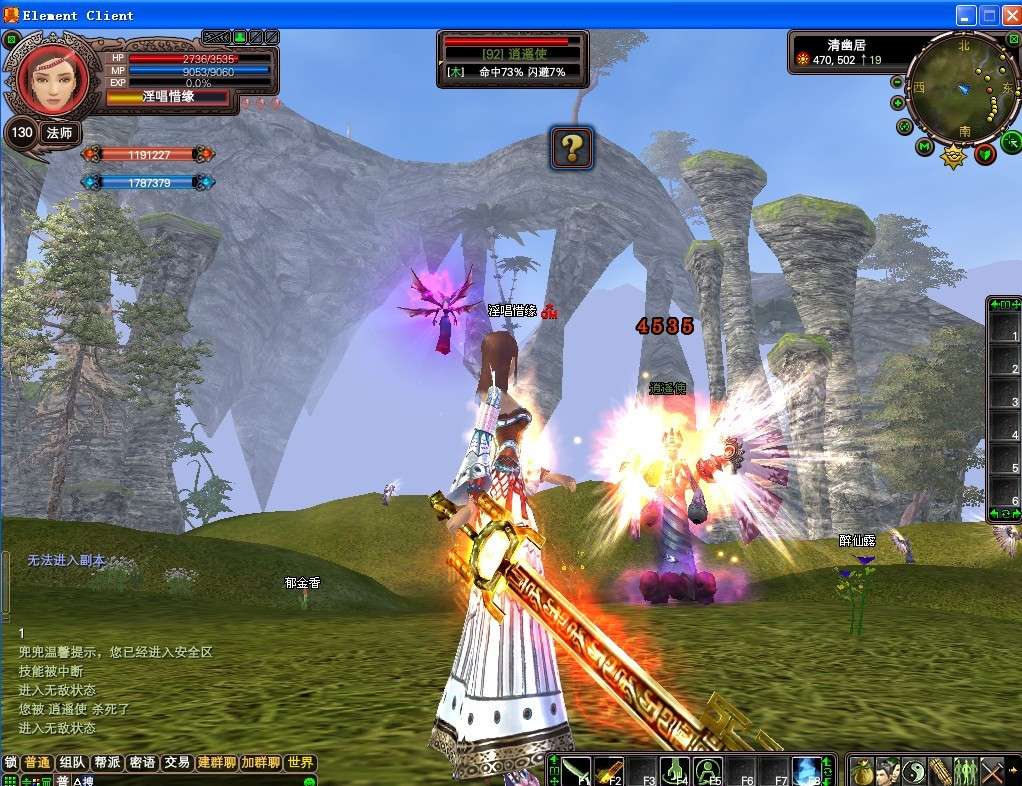
Task: Click the red heart button beside minimap
Action: (x=985, y=154)
